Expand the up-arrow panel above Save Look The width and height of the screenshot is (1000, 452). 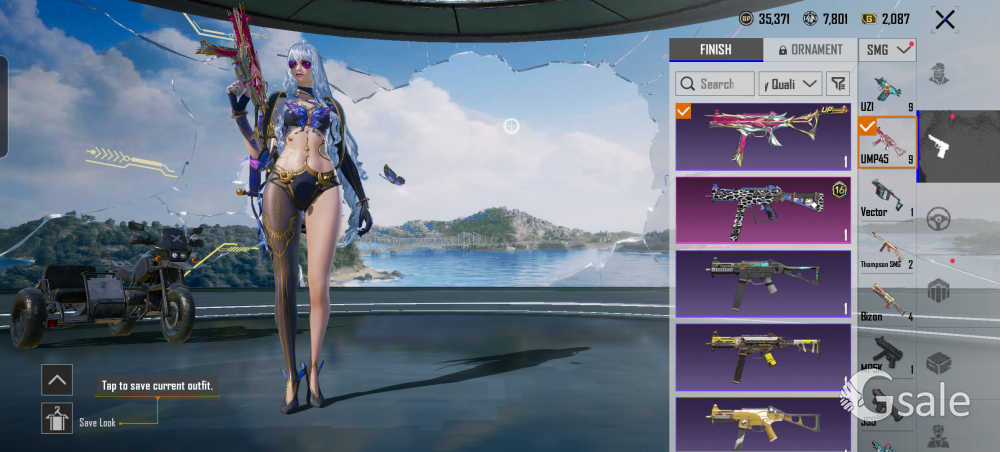pyautogui.click(x=57, y=379)
